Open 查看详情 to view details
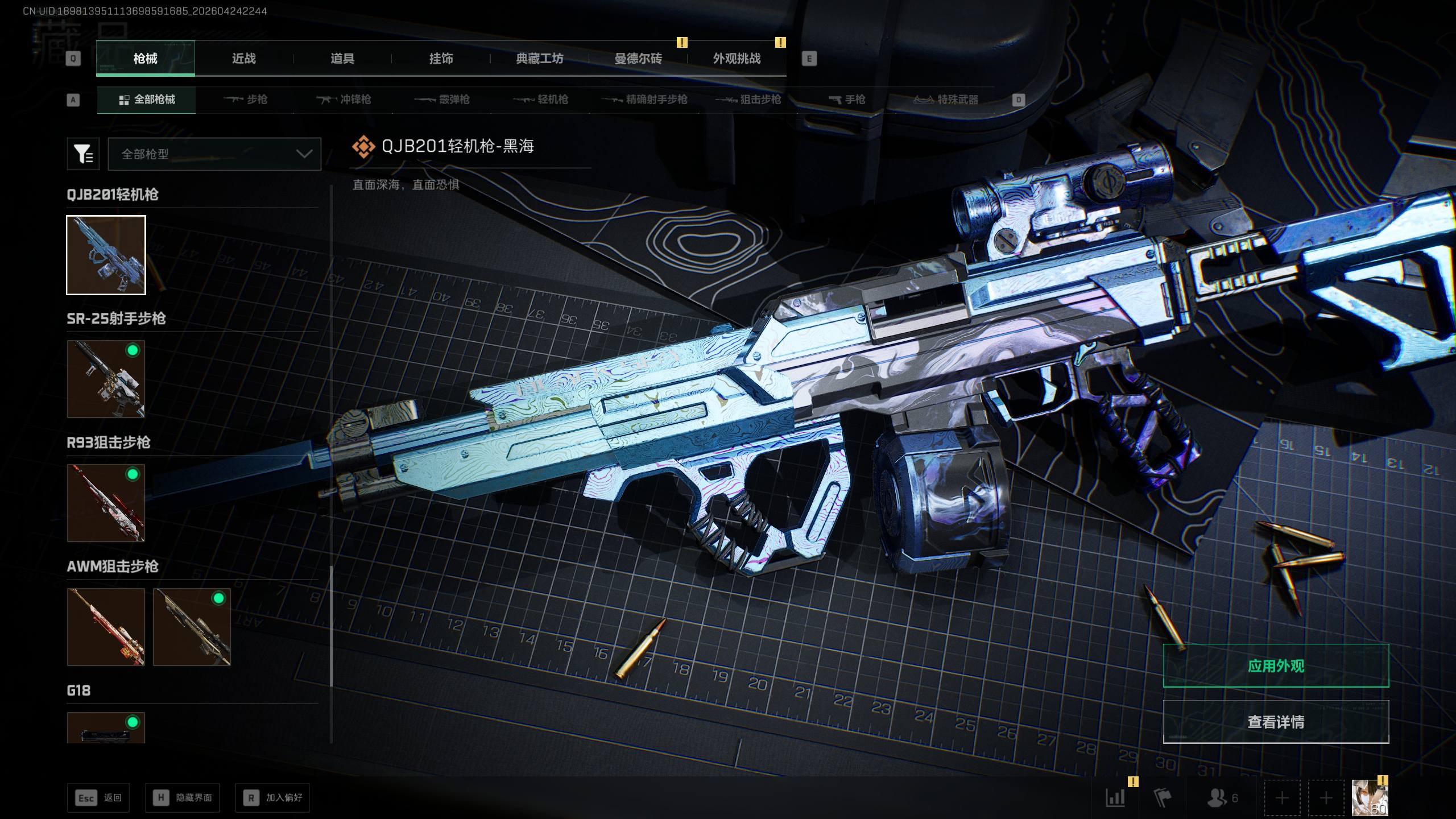Image resolution: width=1456 pixels, height=819 pixels. click(1276, 722)
